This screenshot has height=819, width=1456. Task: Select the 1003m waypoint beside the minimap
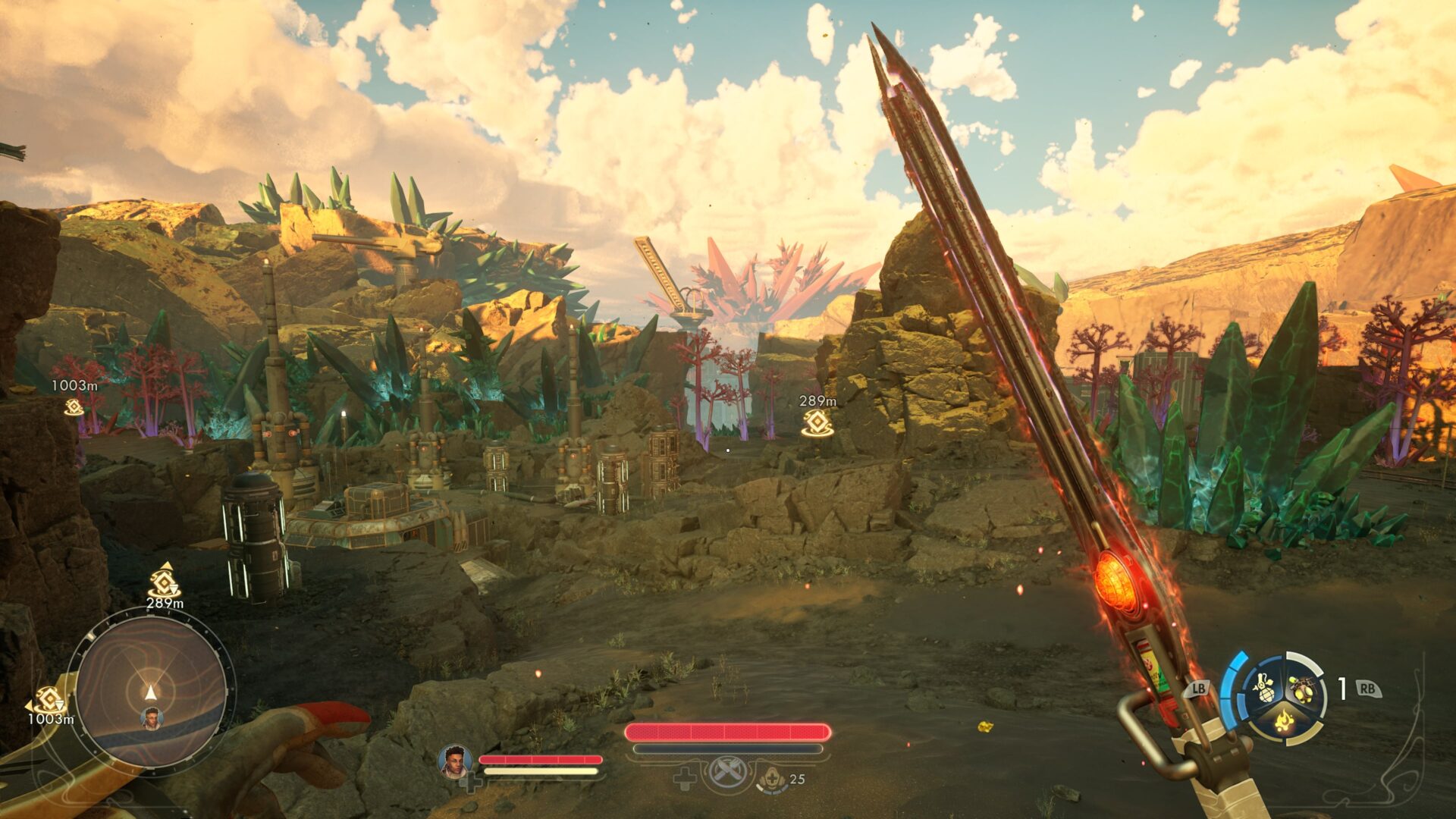click(x=49, y=699)
